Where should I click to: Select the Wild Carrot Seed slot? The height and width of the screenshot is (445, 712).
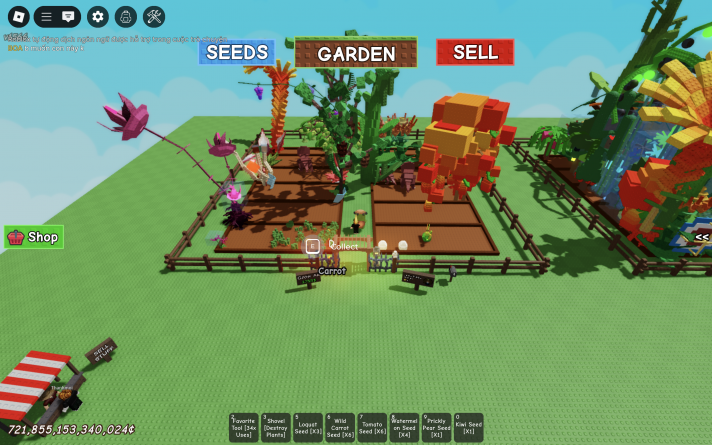pos(340,427)
